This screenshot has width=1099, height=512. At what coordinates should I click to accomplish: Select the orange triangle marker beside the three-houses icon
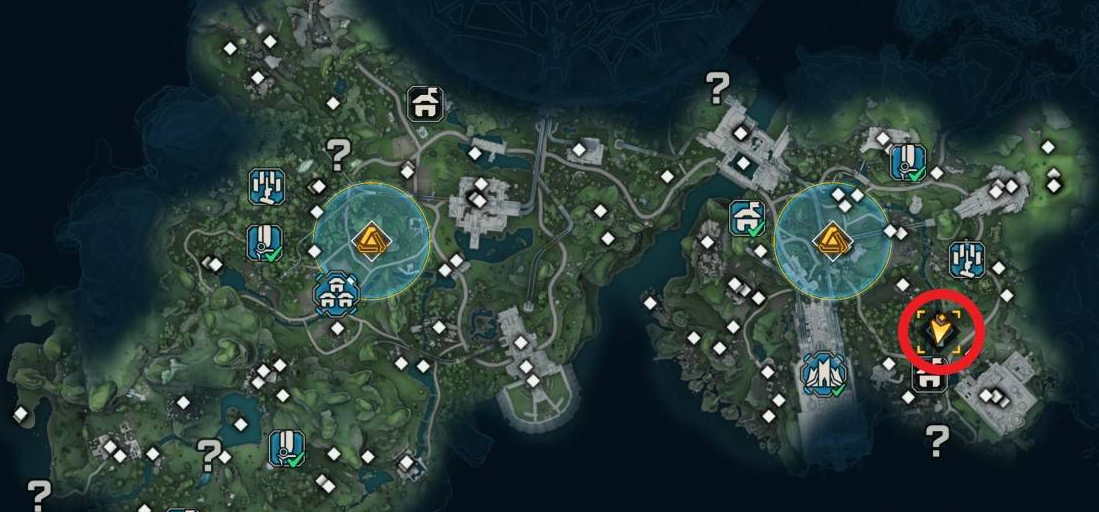coord(371,241)
